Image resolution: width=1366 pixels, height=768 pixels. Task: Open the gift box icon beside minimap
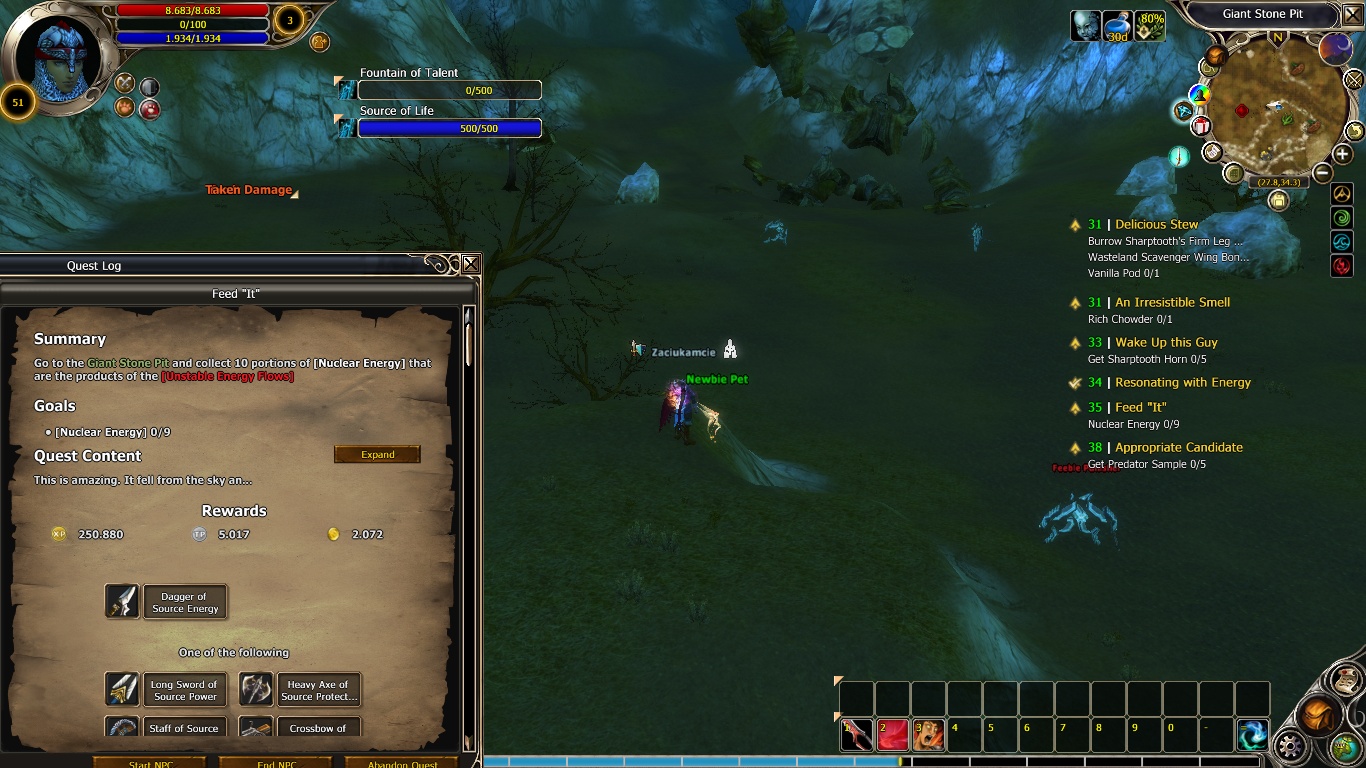pyautogui.click(x=1200, y=126)
